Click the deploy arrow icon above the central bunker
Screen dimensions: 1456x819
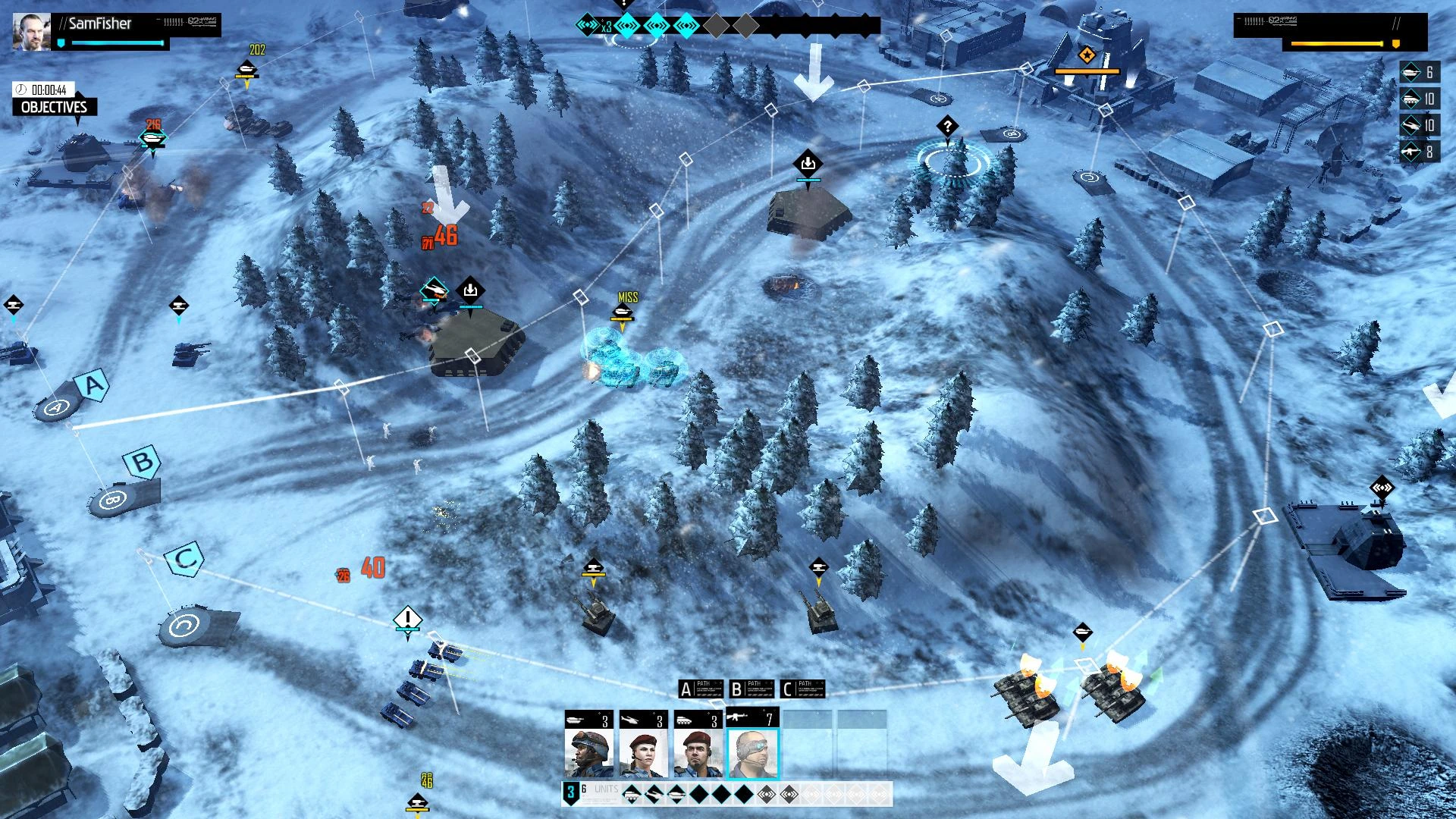(807, 162)
